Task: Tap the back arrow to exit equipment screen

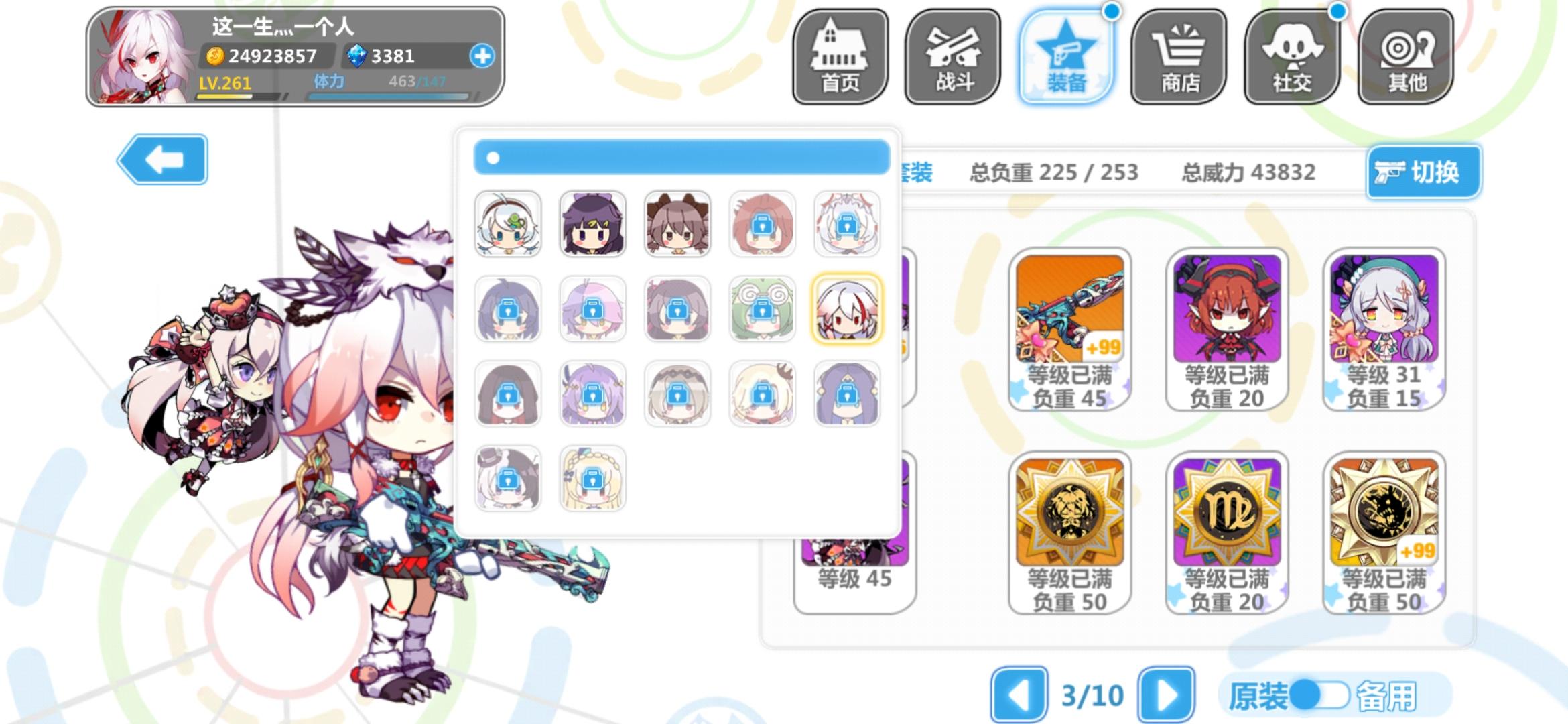Action: pyautogui.click(x=163, y=160)
